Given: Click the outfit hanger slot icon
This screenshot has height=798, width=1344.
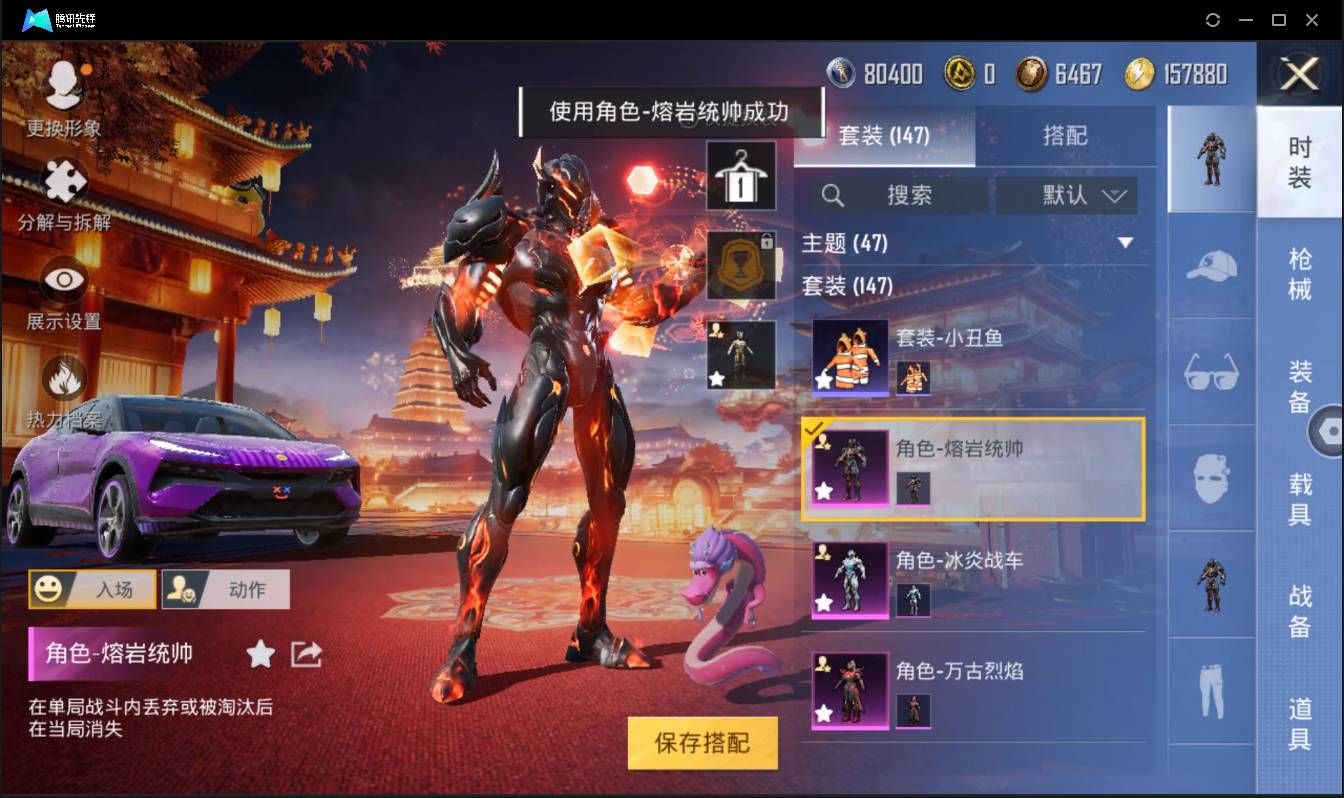Looking at the screenshot, I should click(741, 176).
